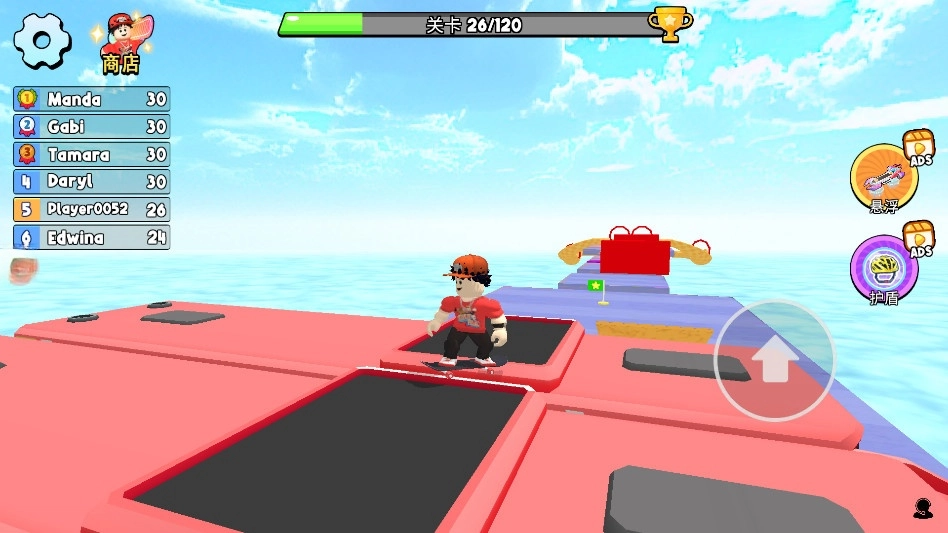Activate the 悬浮 hover power-up
The image size is (948, 533).
click(884, 177)
